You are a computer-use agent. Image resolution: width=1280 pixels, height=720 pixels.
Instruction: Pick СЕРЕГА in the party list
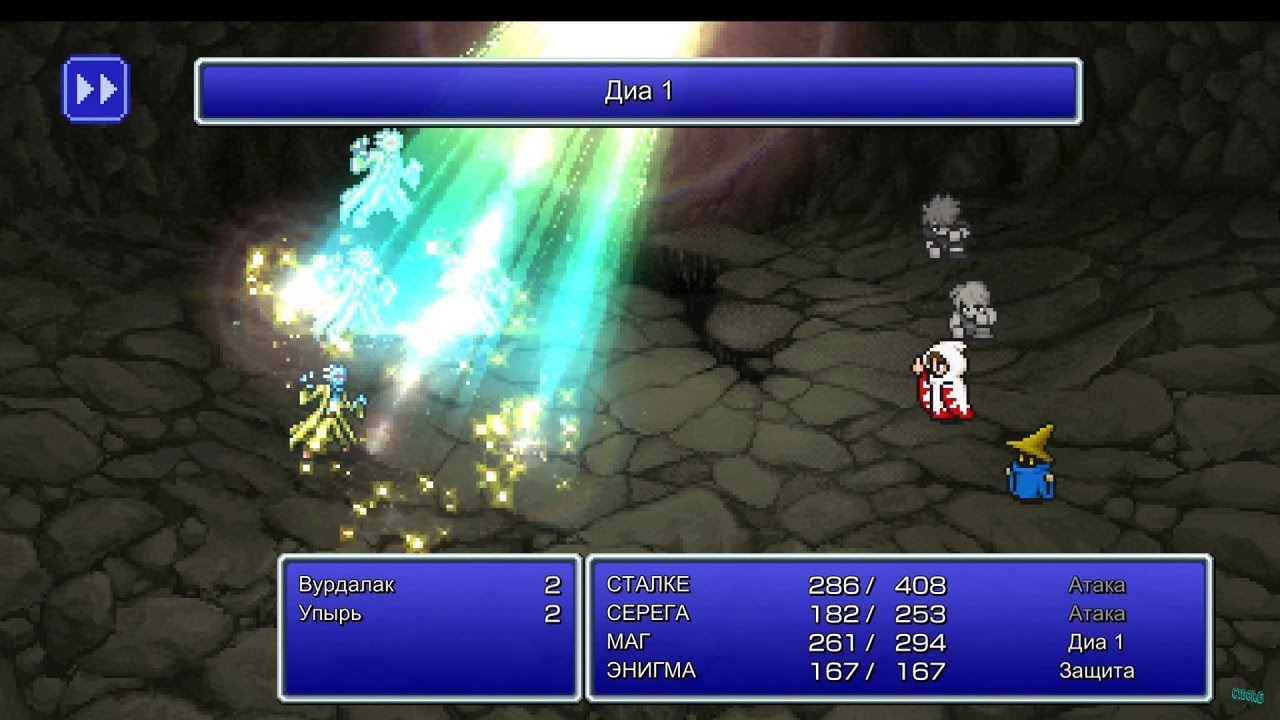click(648, 614)
